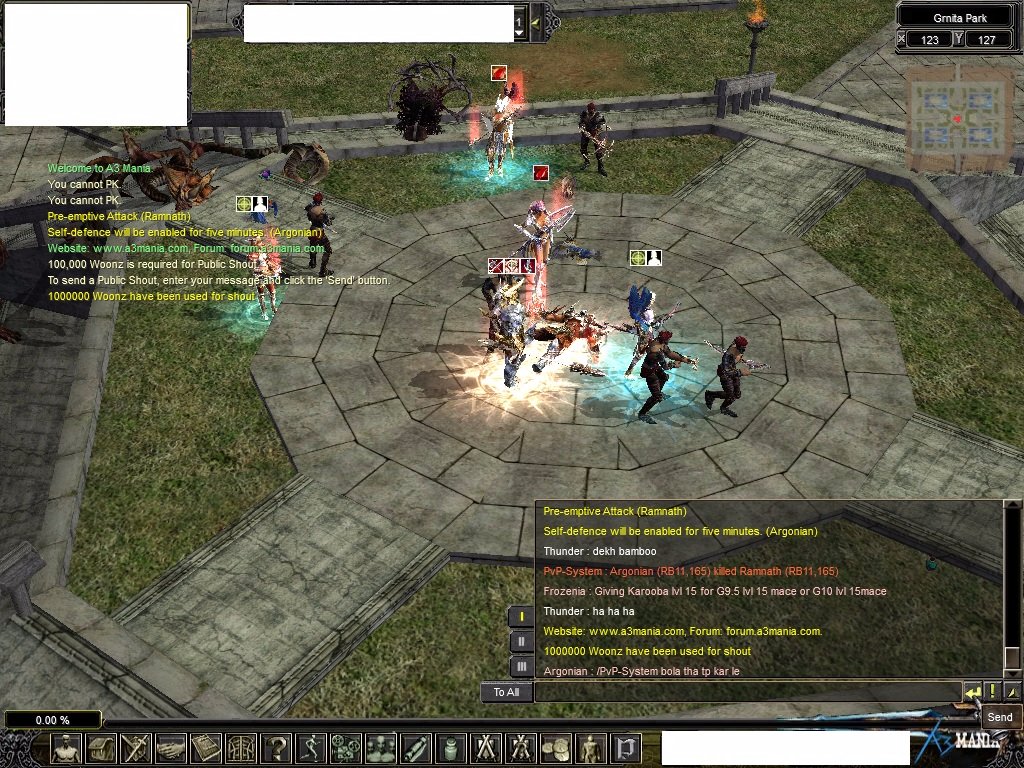Image resolution: width=1024 pixels, height=768 pixels.
Task: Switch to chat tab III
Action: (521, 666)
